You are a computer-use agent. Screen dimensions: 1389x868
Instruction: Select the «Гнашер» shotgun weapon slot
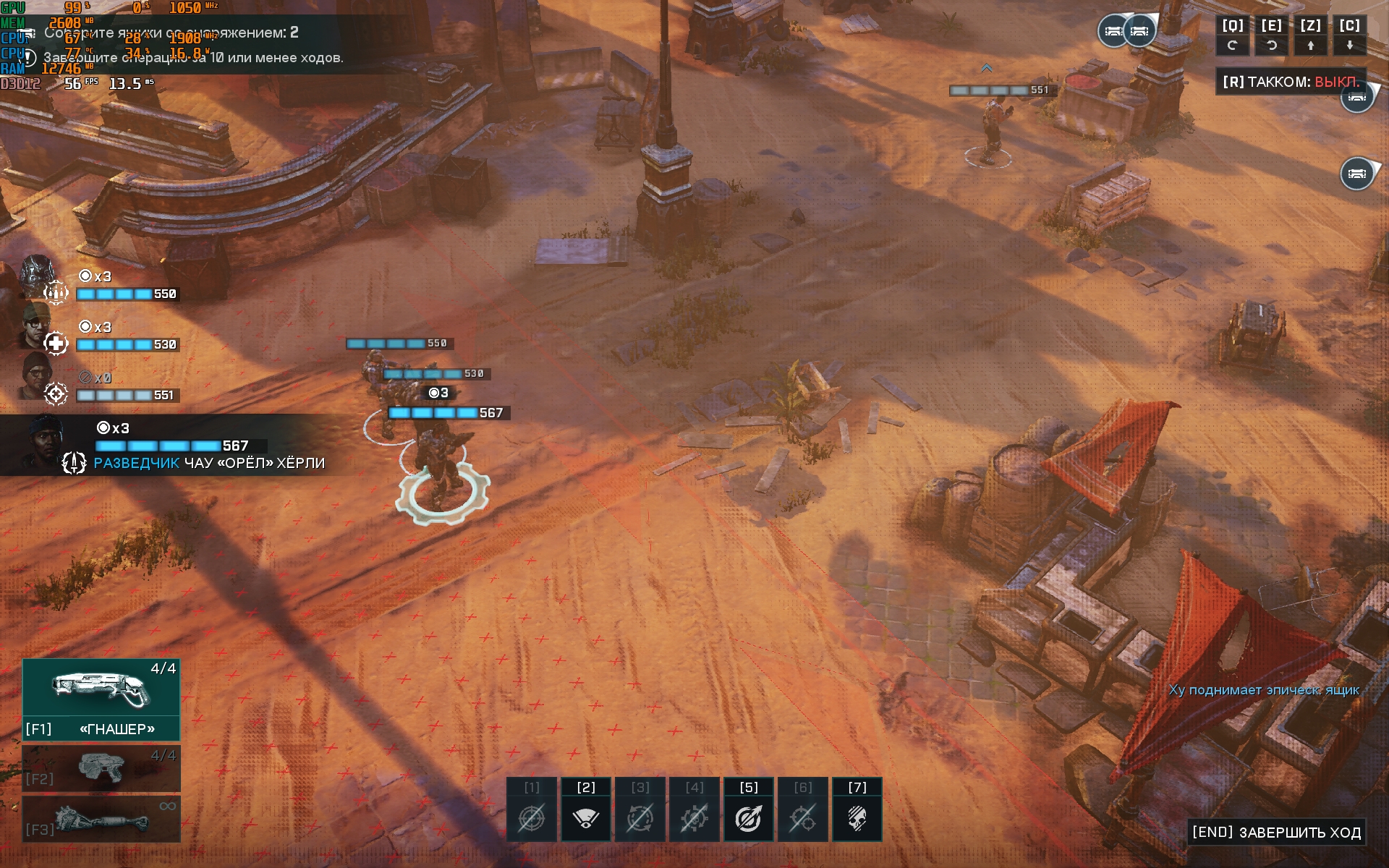[101, 699]
